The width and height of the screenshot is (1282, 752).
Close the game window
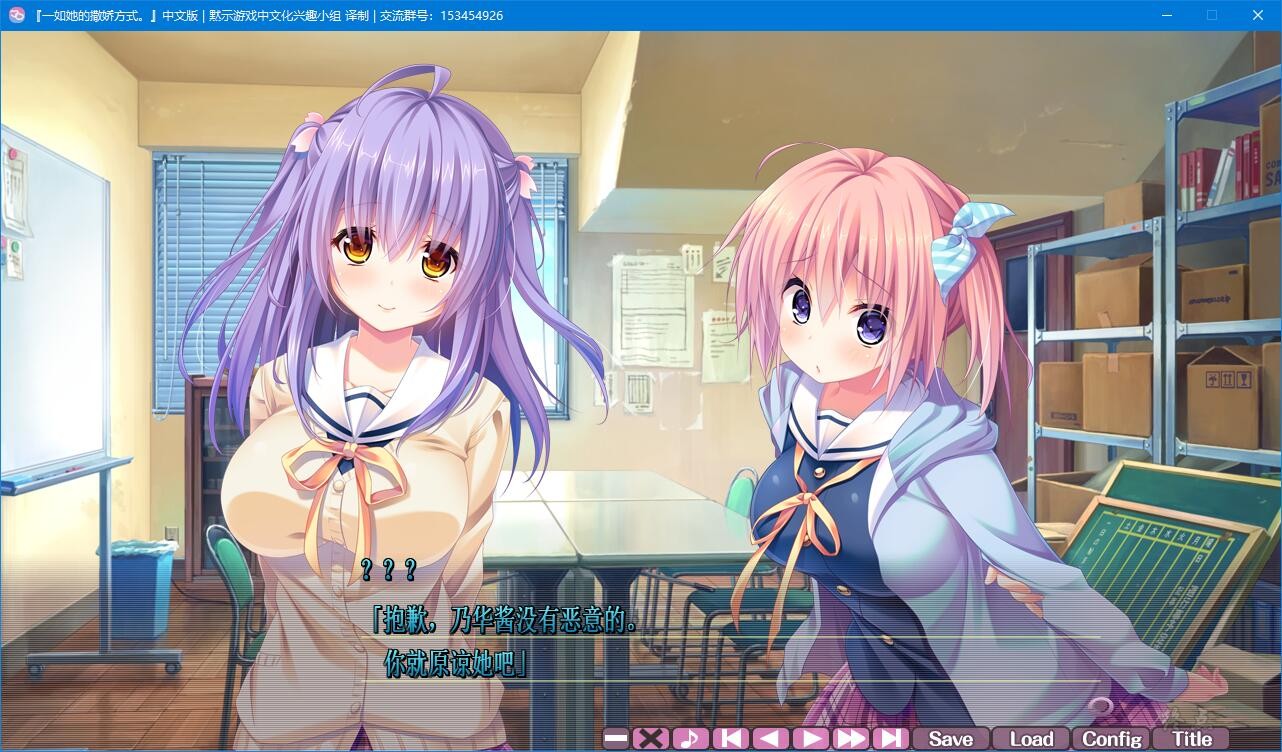1258,15
